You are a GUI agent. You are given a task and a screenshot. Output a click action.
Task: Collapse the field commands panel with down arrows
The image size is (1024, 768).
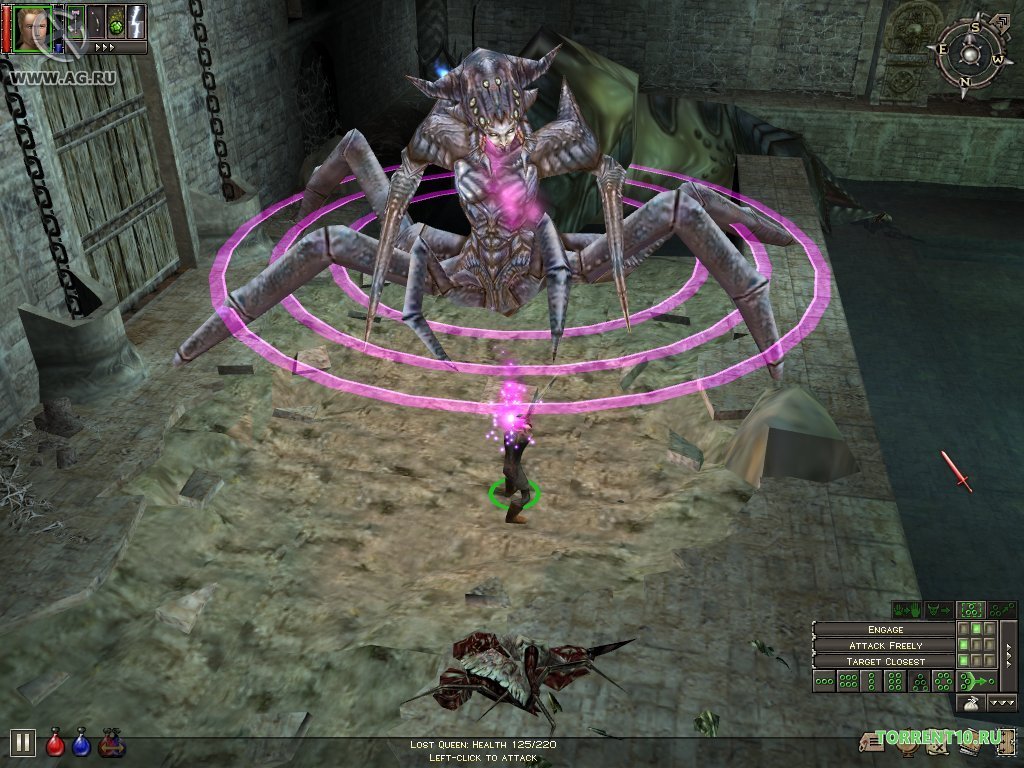pos(1002,704)
